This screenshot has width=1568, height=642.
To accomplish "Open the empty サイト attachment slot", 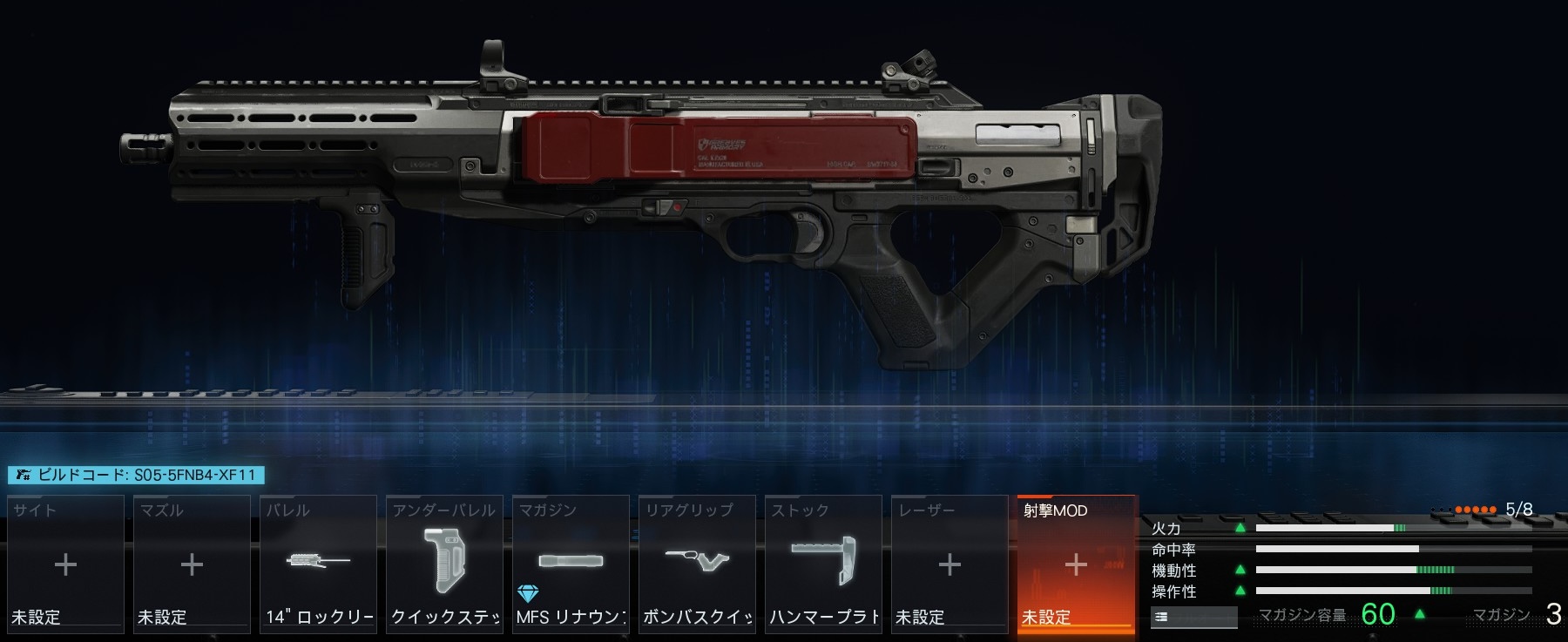I will (x=65, y=563).
